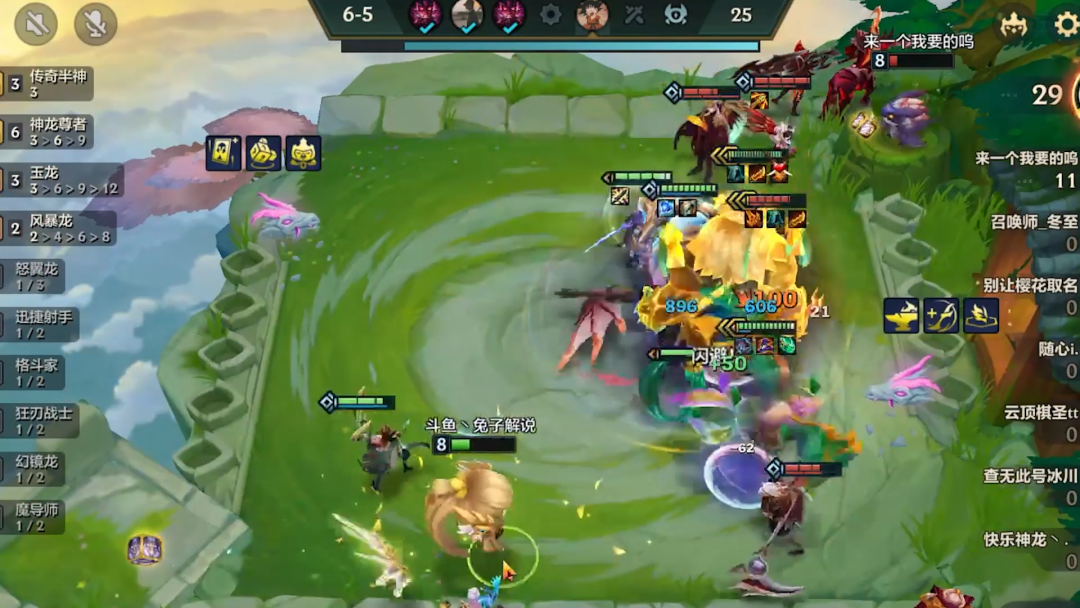Toggle the muted microphone button

[95, 24]
